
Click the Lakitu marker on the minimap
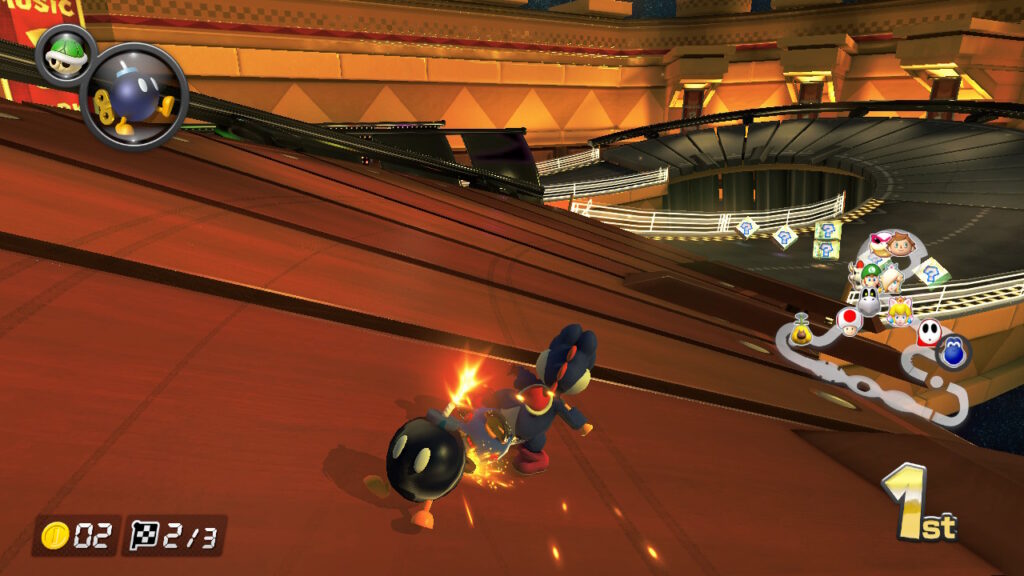[802, 329]
